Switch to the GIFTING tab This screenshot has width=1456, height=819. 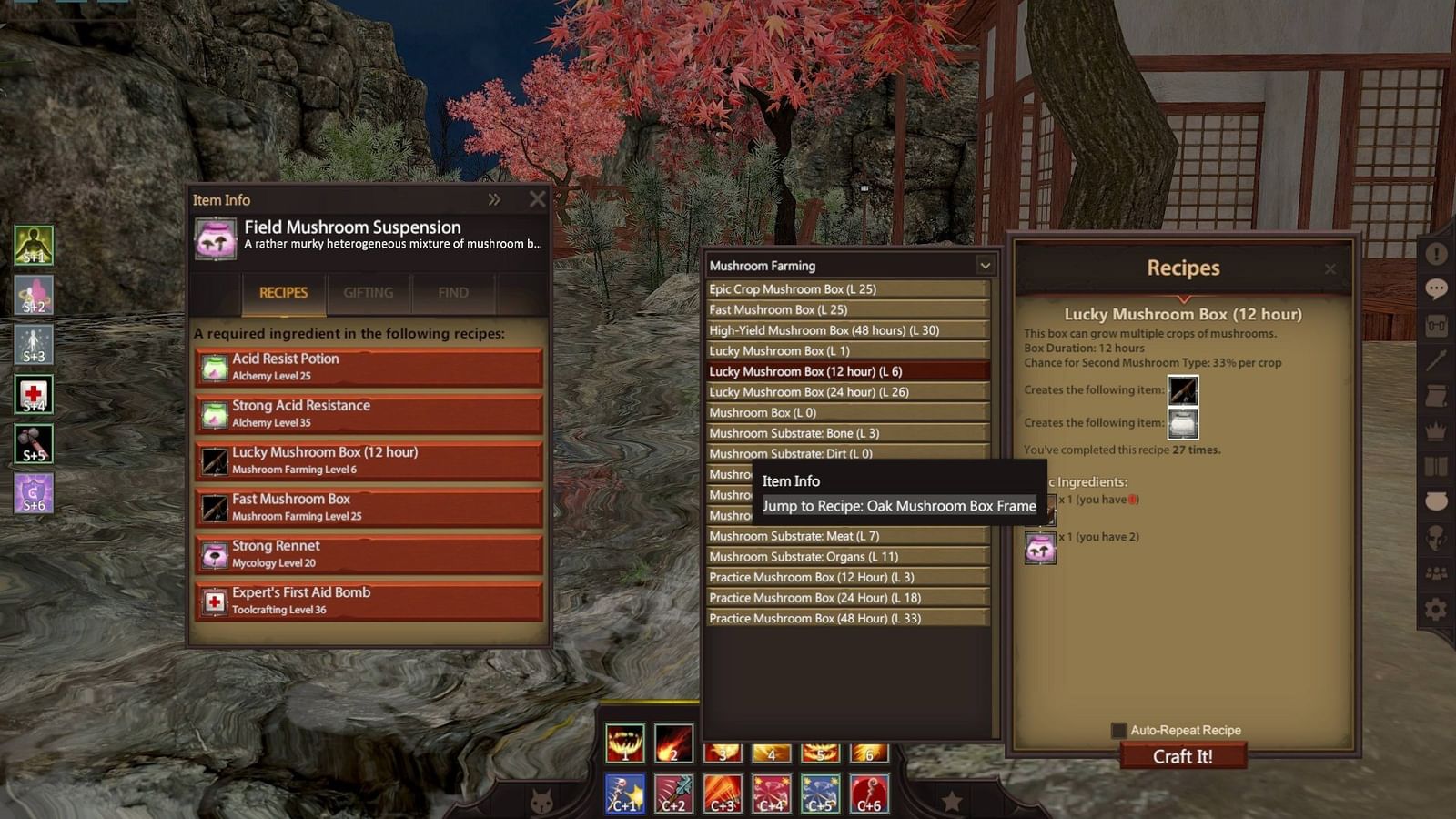[x=368, y=292]
